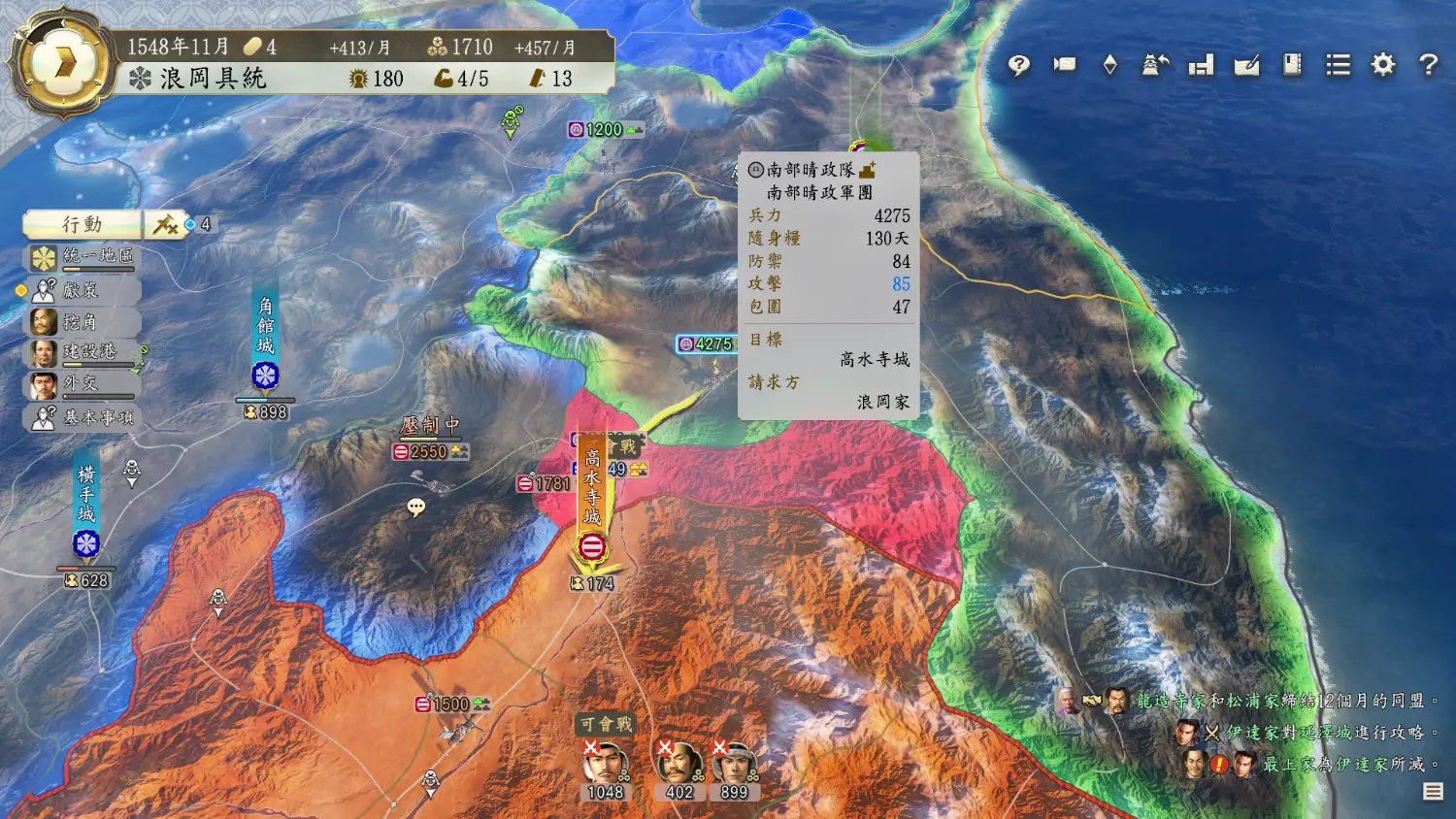Advance time with the round gold arrow button
This screenshot has height=819, width=1456.
click(64, 63)
